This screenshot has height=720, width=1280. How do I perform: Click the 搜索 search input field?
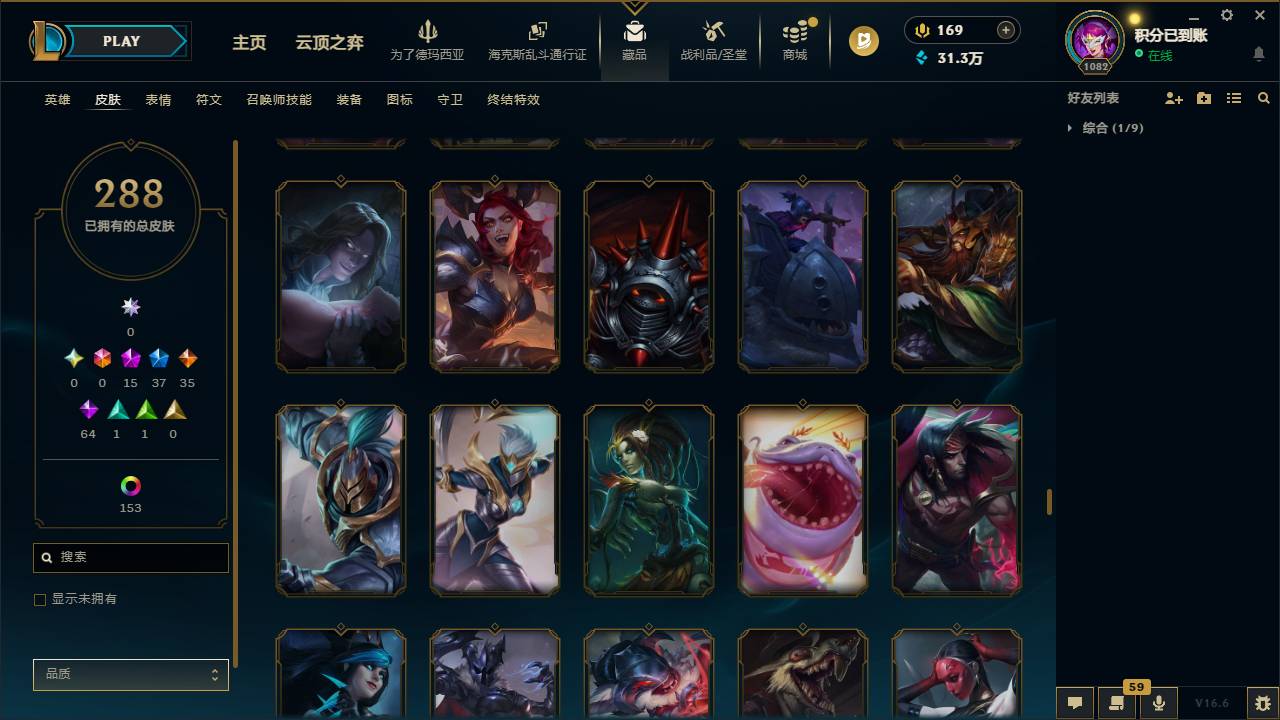[x=130, y=557]
